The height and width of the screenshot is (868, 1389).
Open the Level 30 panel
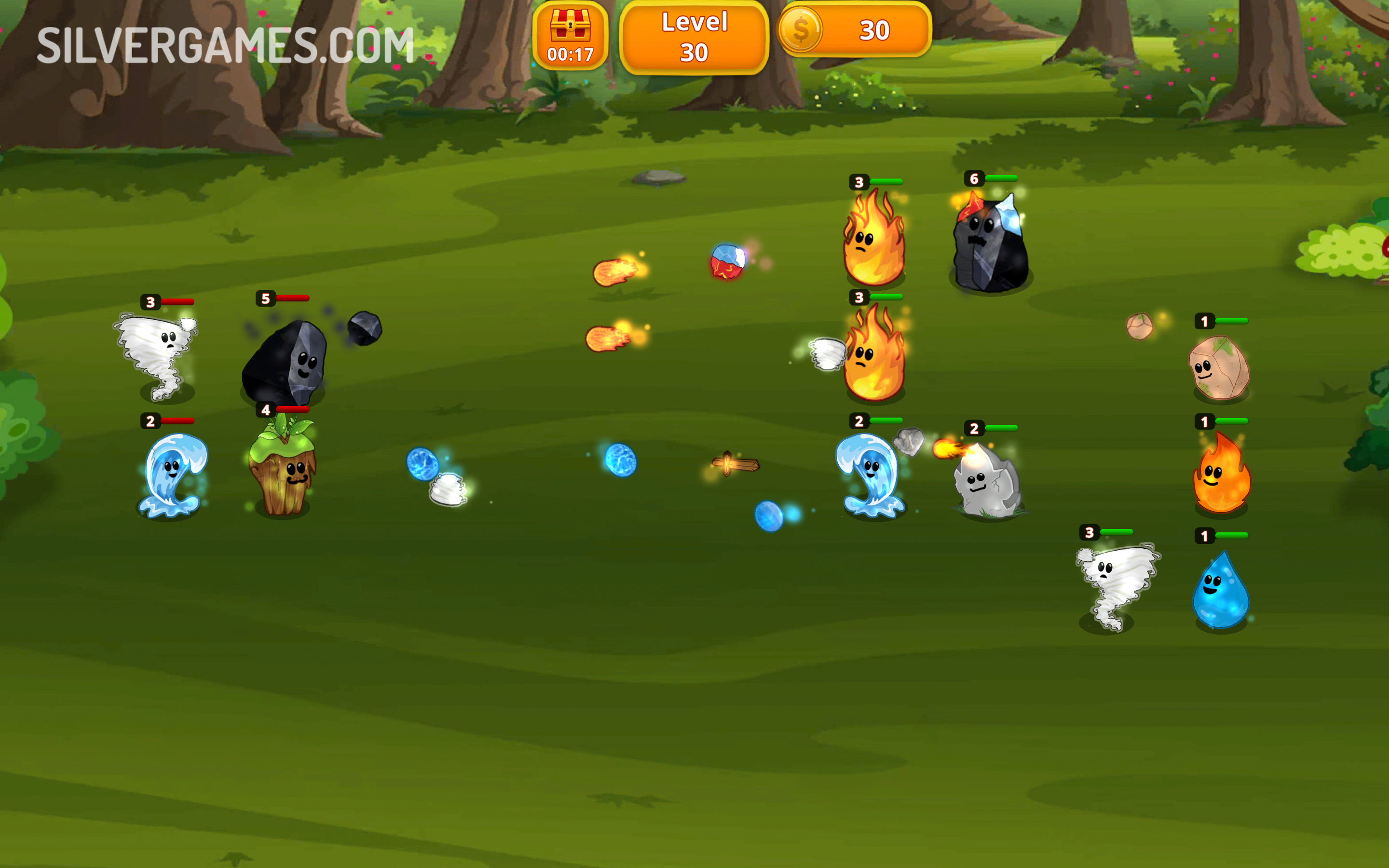click(694, 36)
